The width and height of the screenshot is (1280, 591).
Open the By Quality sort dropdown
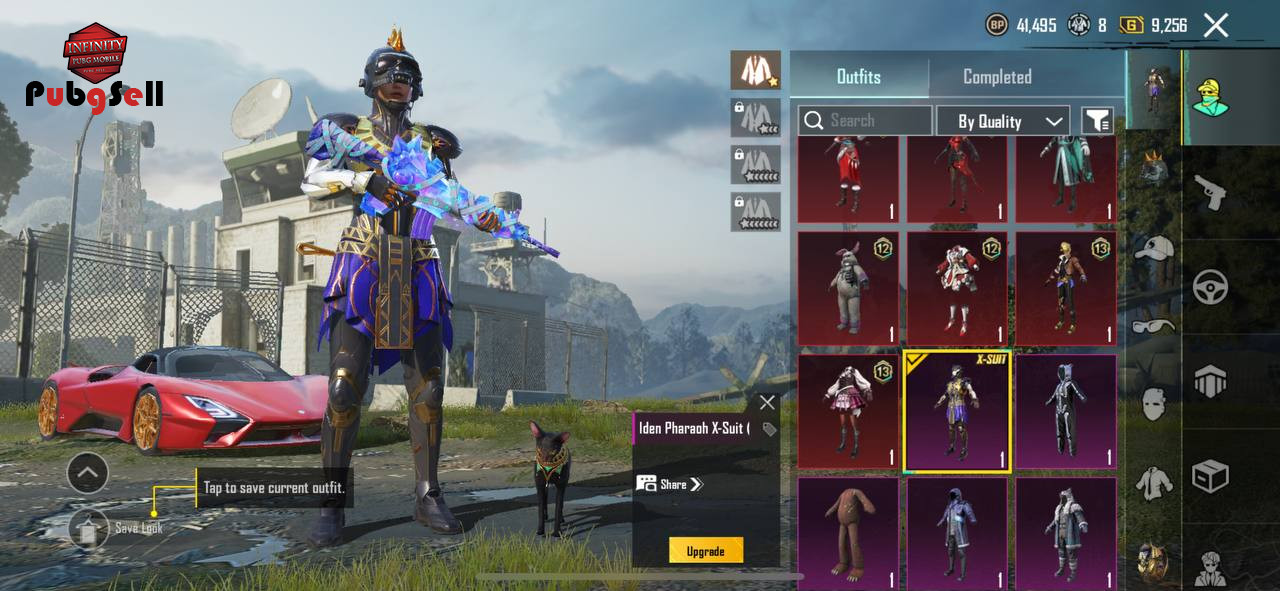pos(1003,121)
